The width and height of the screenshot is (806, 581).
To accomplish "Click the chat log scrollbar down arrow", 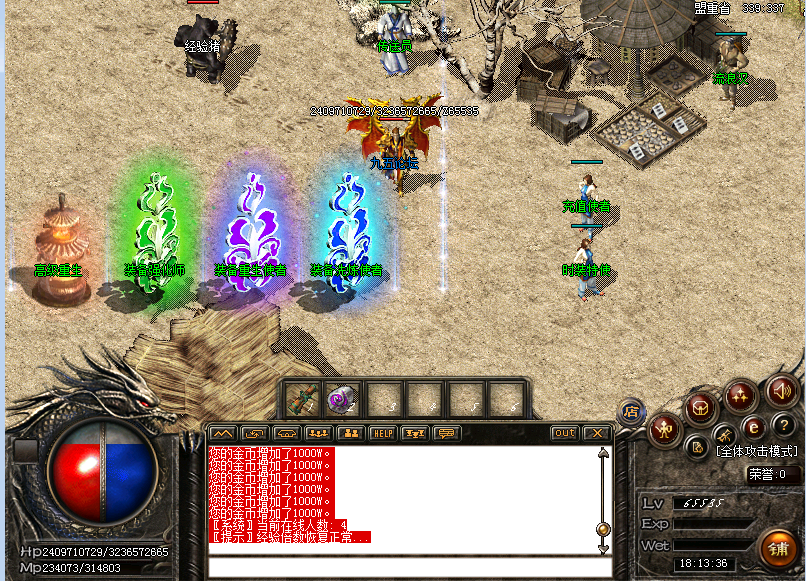I will click(x=603, y=548).
